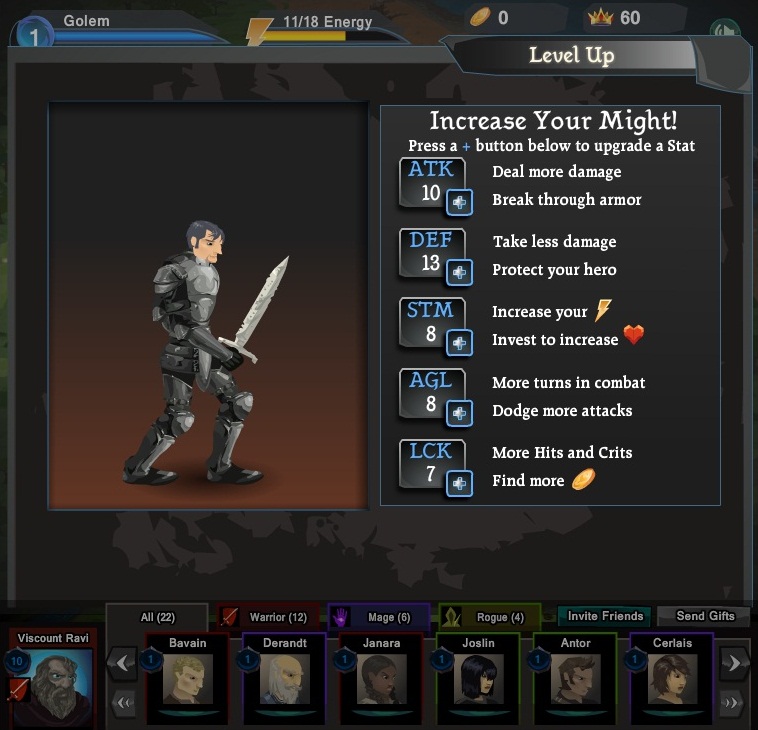Show the All (22) friends tab
The width and height of the screenshot is (758, 730).
[156, 618]
